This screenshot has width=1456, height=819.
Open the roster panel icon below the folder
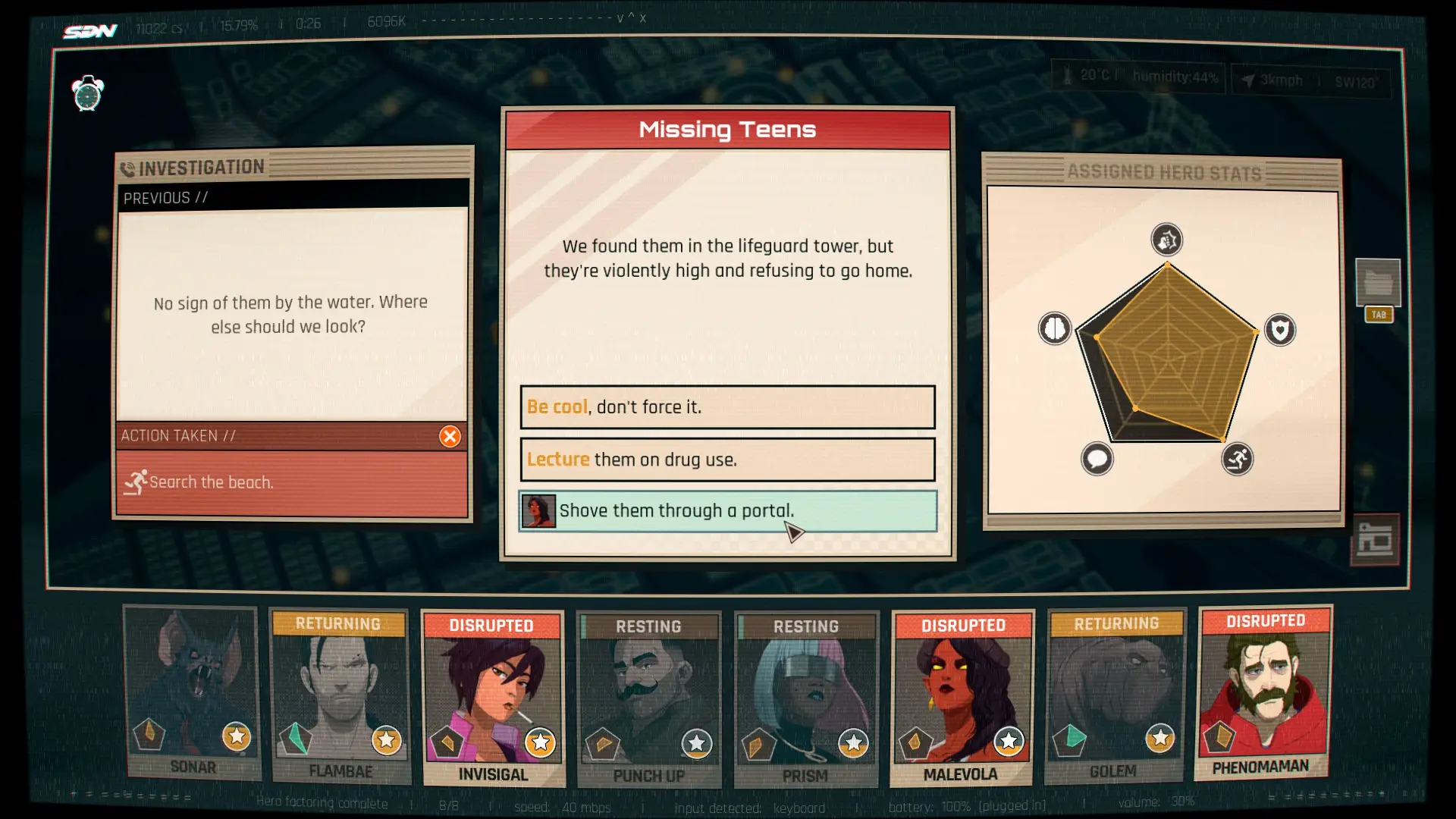pos(1374,541)
